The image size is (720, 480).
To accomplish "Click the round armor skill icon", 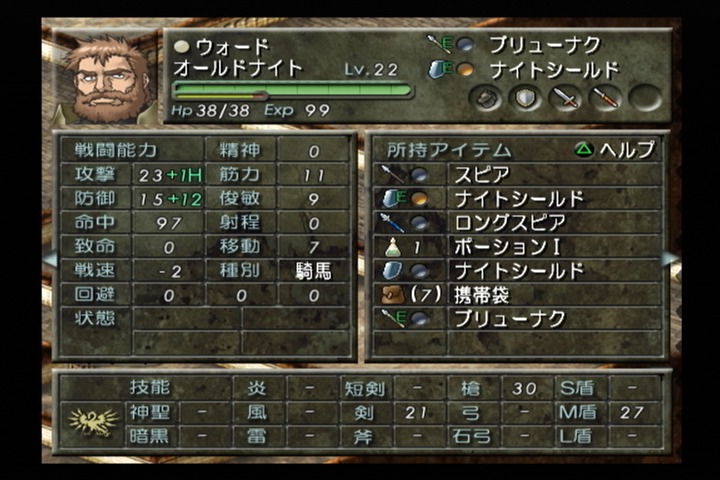I will click(x=486, y=97).
